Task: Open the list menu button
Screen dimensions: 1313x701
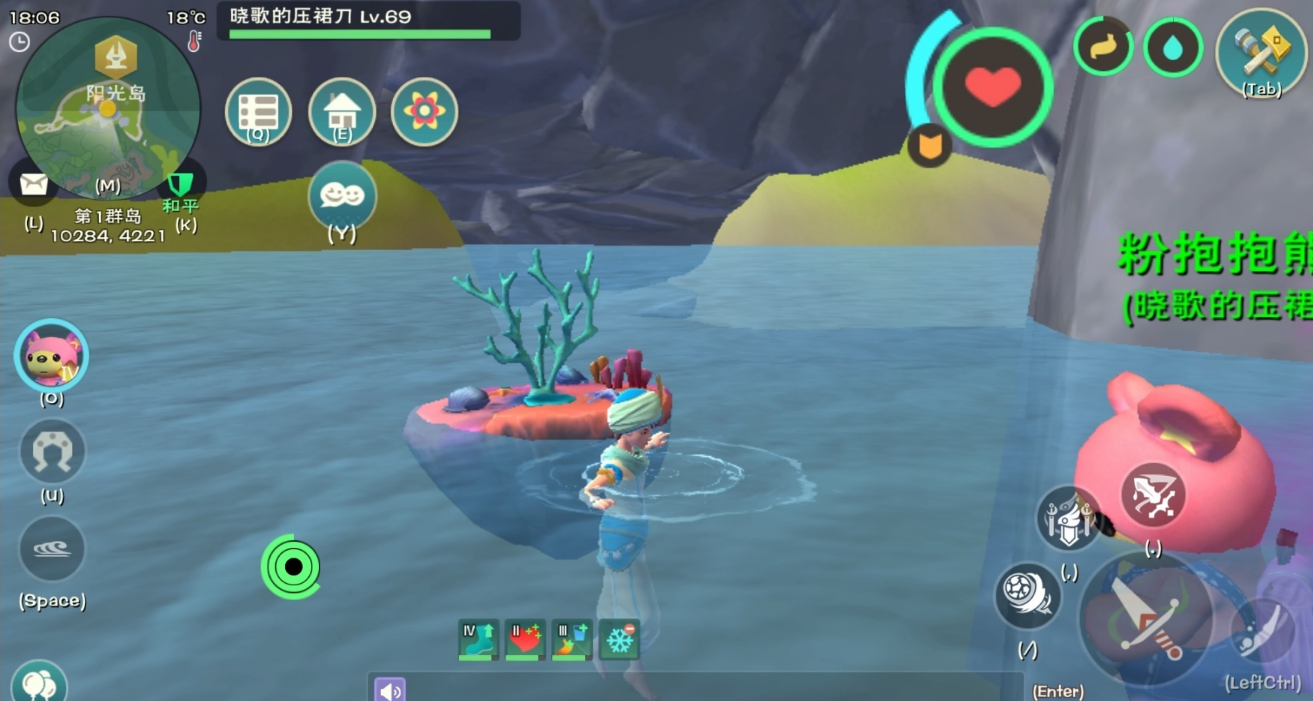Action: tap(258, 111)
